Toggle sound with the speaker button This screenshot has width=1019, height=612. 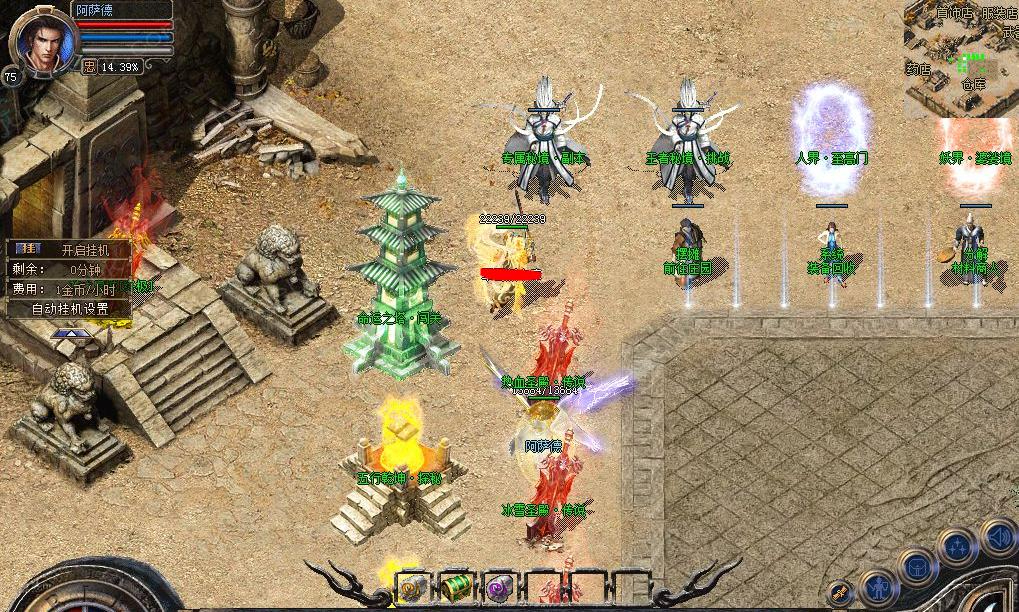(x=997, y=538)
